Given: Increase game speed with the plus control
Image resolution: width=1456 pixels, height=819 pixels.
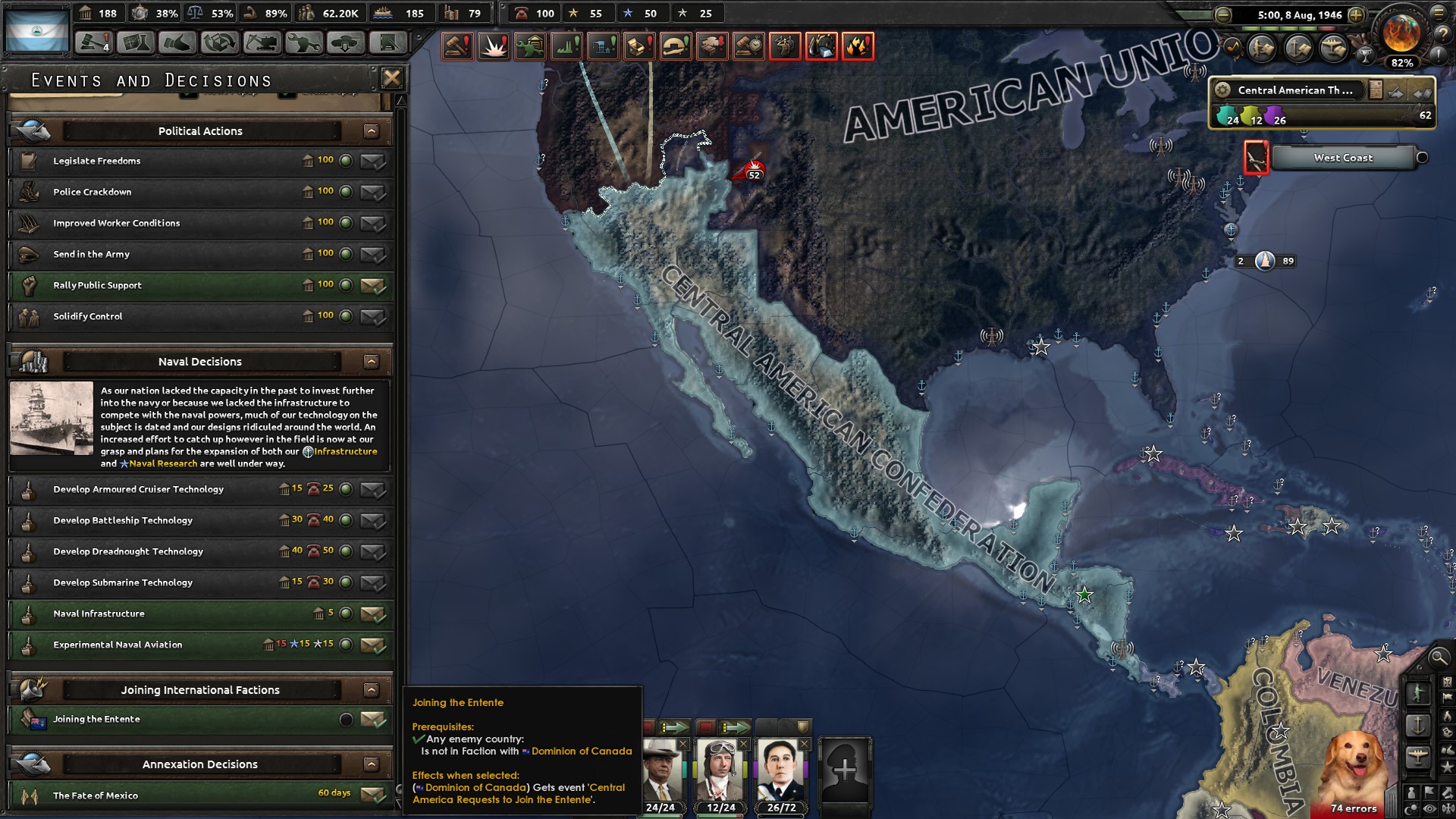Looking at the screenshot, I should 1356,15.
